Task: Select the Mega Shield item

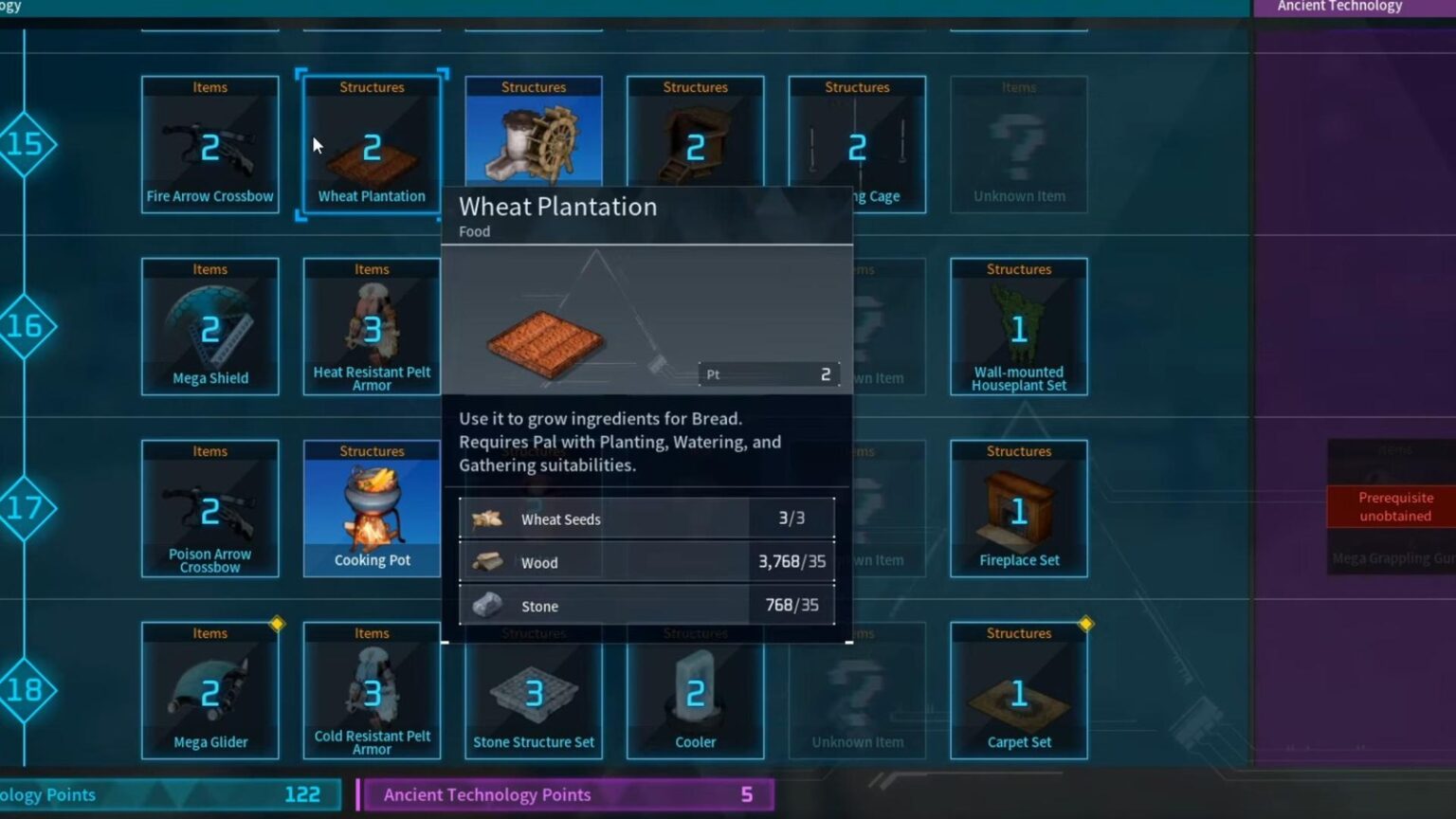Action: (209, 327)
